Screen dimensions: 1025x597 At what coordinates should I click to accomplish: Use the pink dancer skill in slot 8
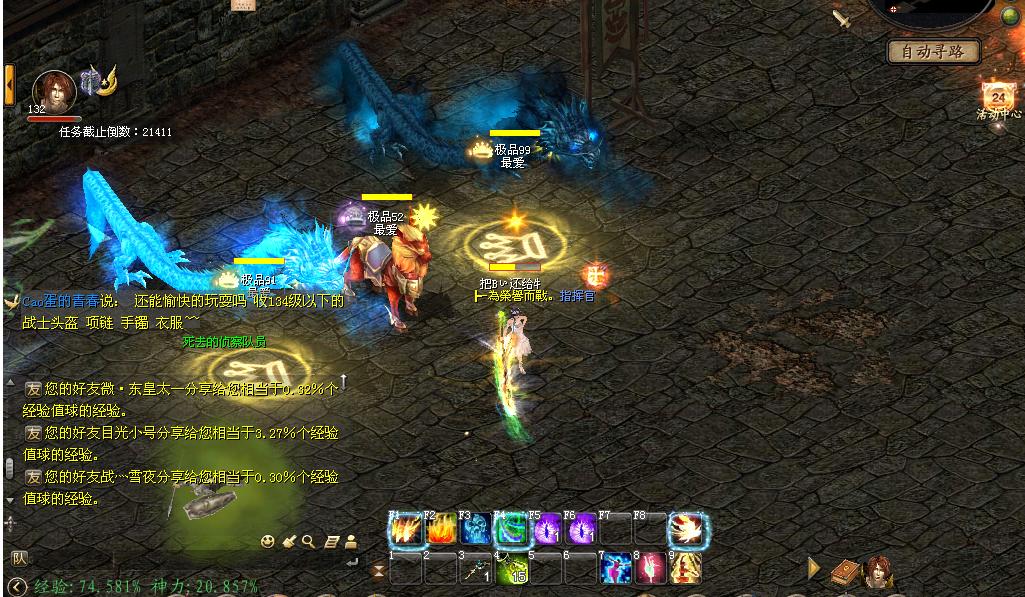(651, 568)
